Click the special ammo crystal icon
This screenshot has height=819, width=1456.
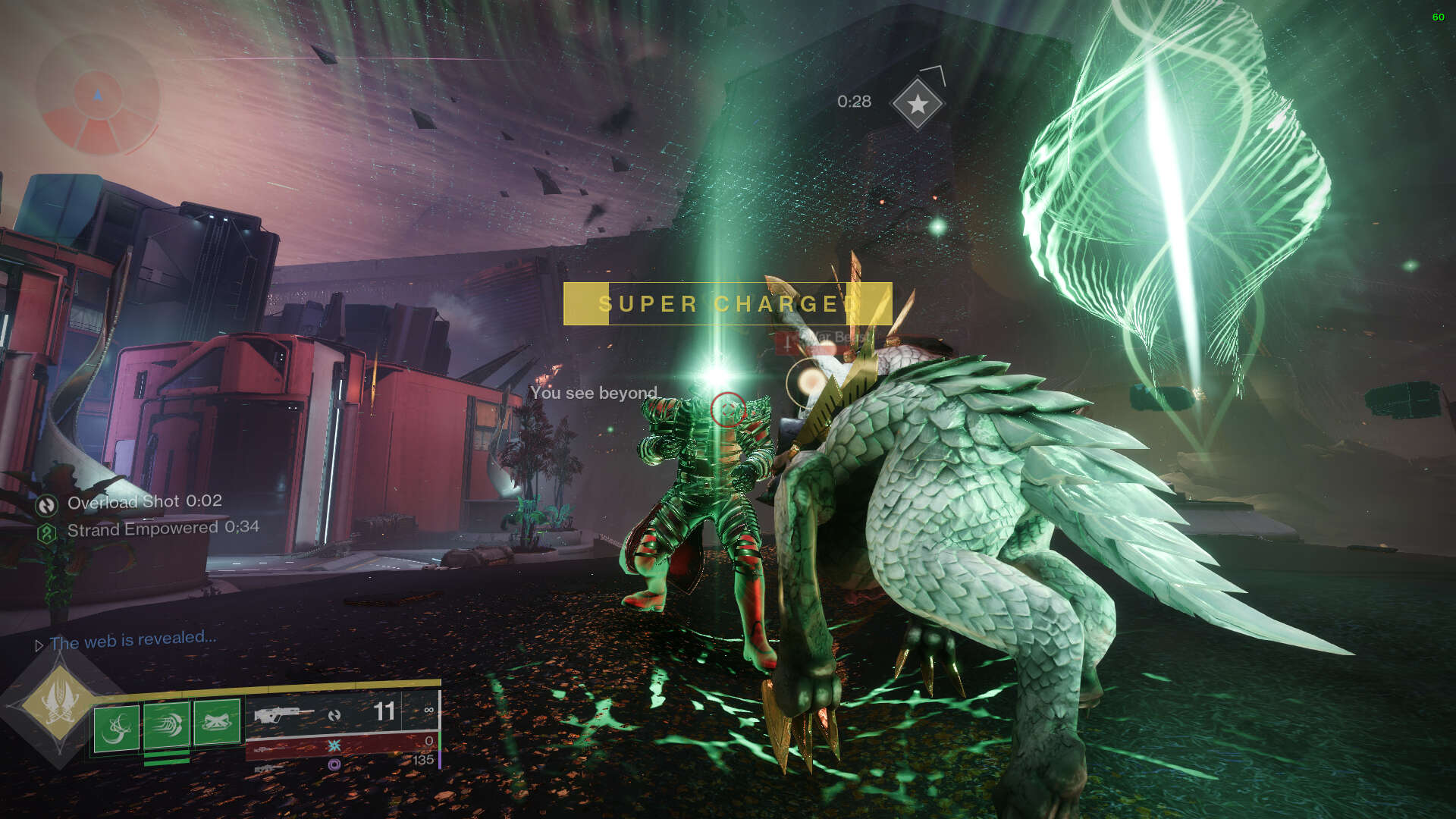click(x=334, y=745)
